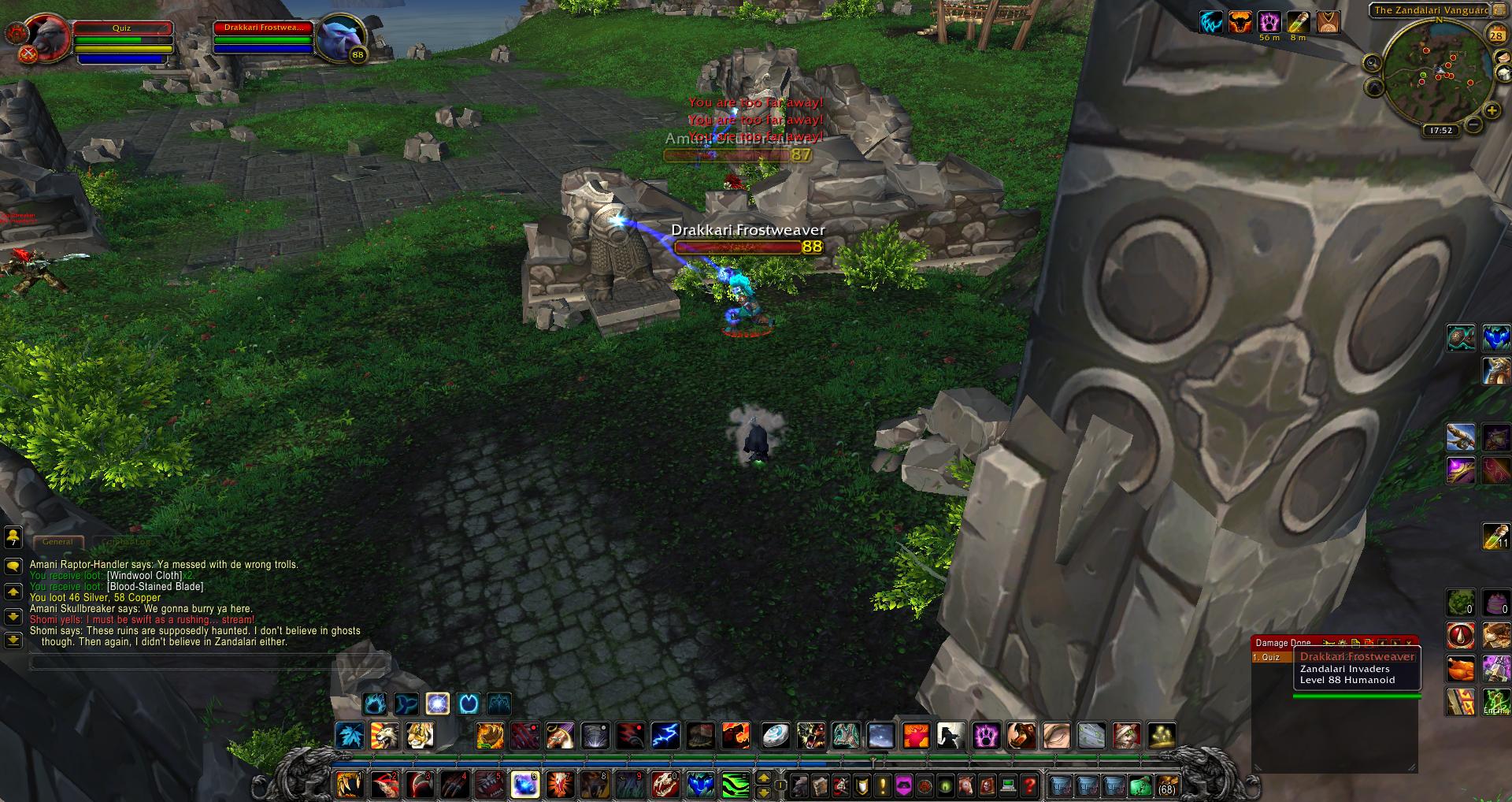Use the roast chicken food item
The width and height of the screenshot is (1512, 802).
pos(1461,669)
